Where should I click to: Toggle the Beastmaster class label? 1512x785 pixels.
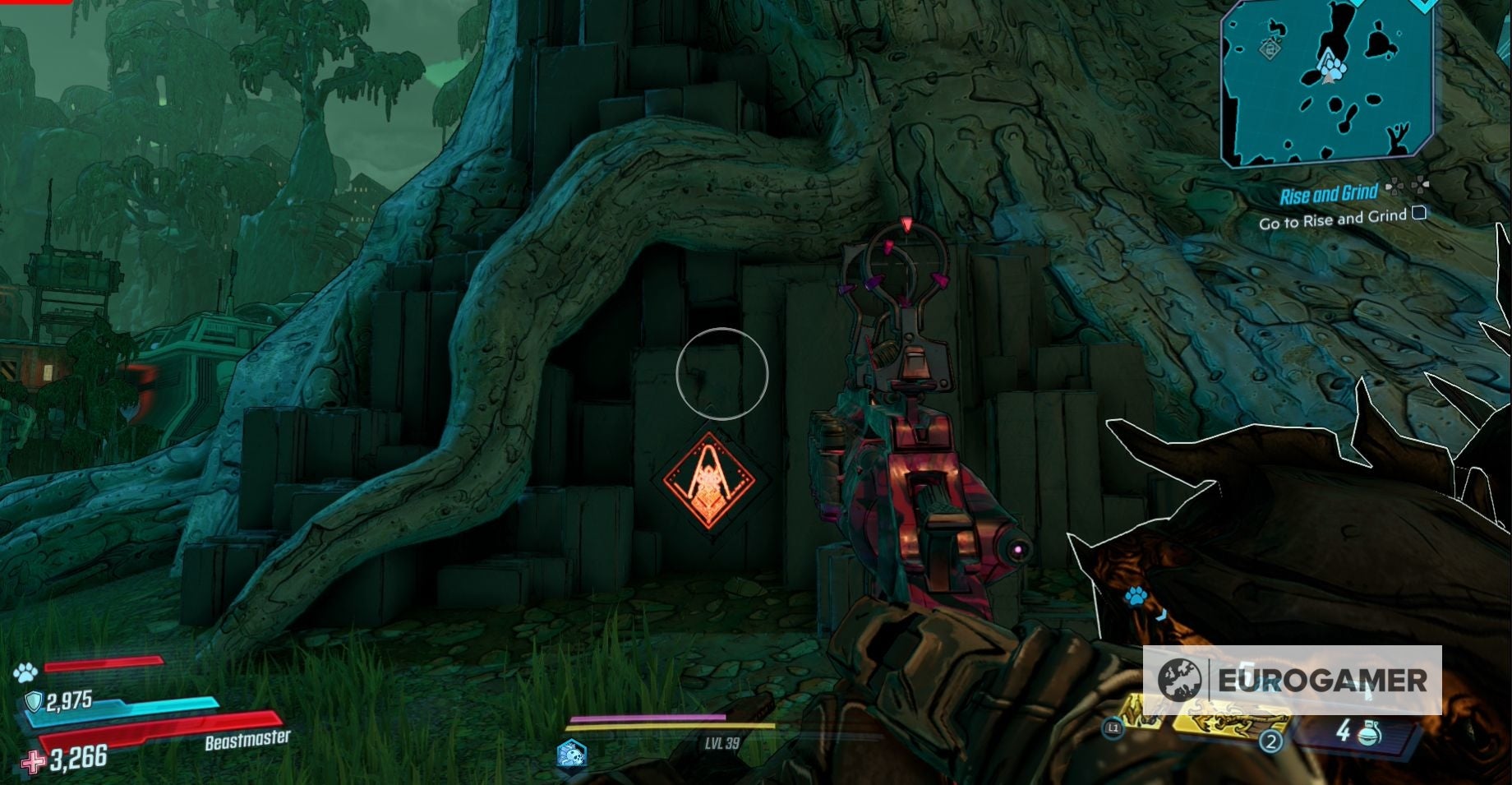(x=247, y=738)
